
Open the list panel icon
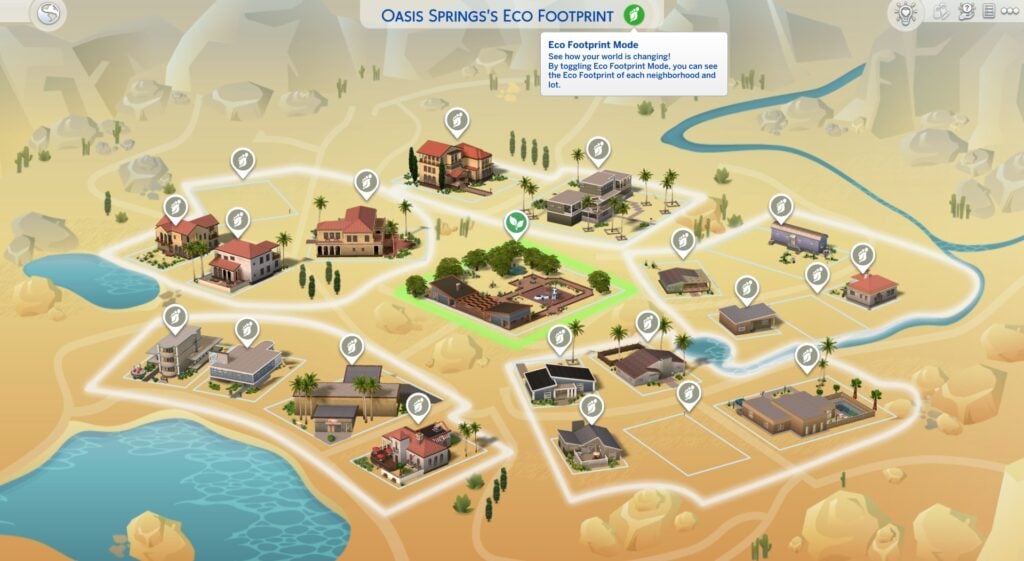click(989, 12)
